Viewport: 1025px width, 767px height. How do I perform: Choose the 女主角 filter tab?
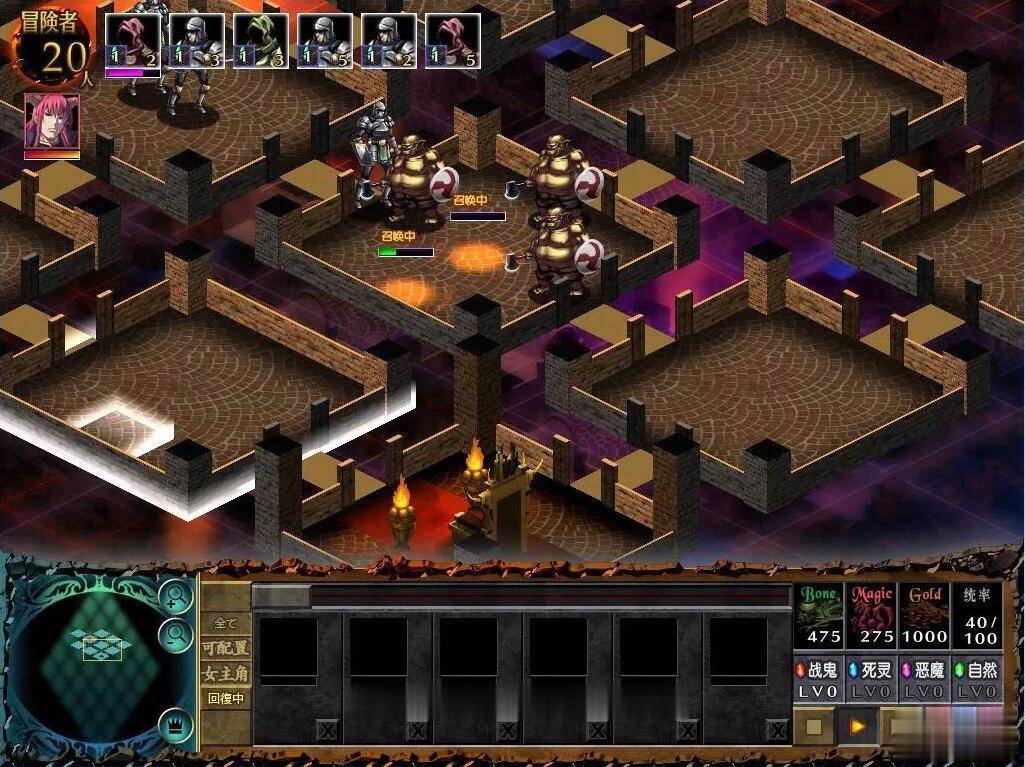click(226, 673)
